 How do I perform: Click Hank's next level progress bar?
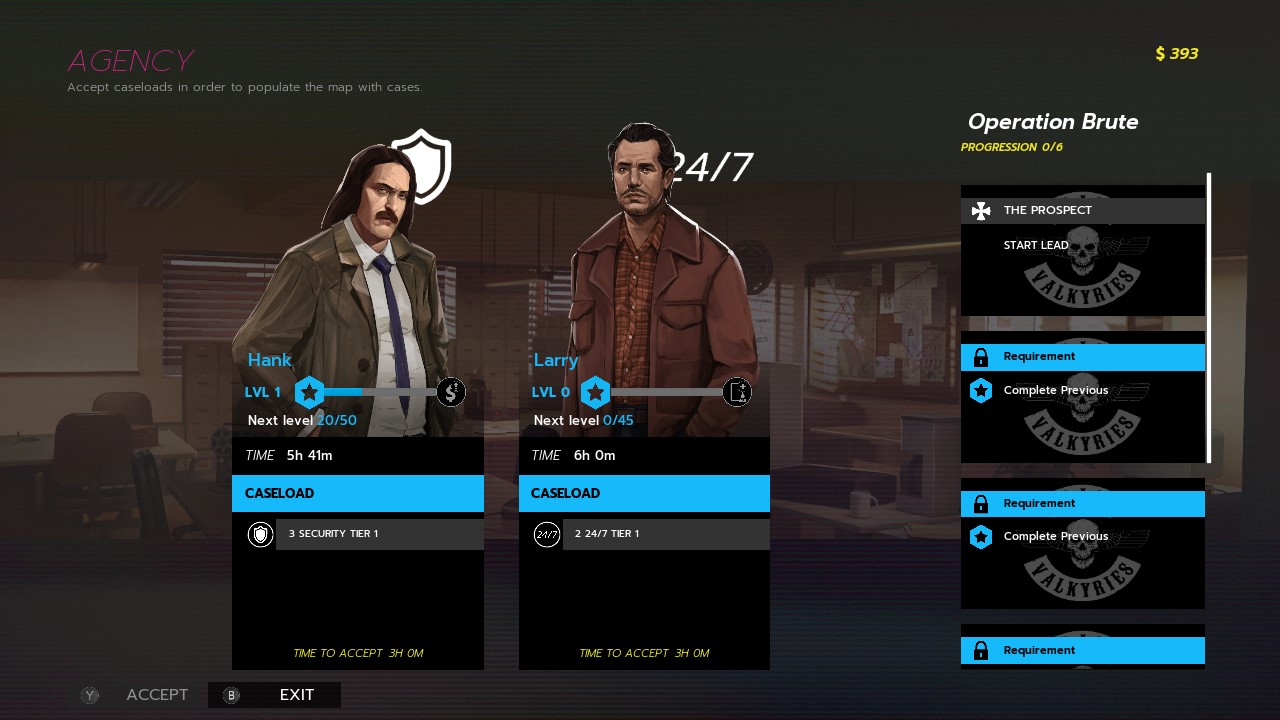380,392
